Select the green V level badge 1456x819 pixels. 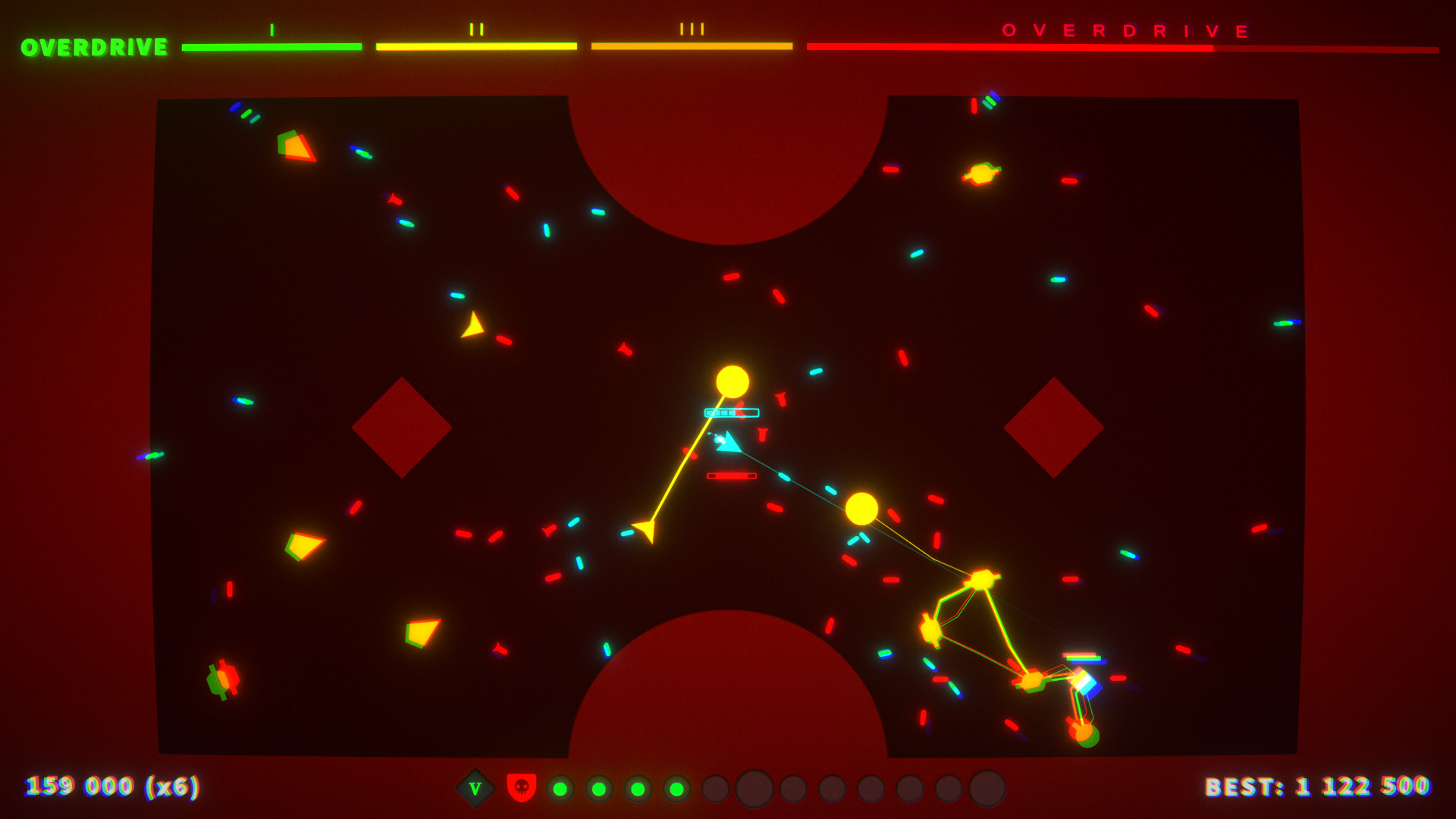[474, 789]
